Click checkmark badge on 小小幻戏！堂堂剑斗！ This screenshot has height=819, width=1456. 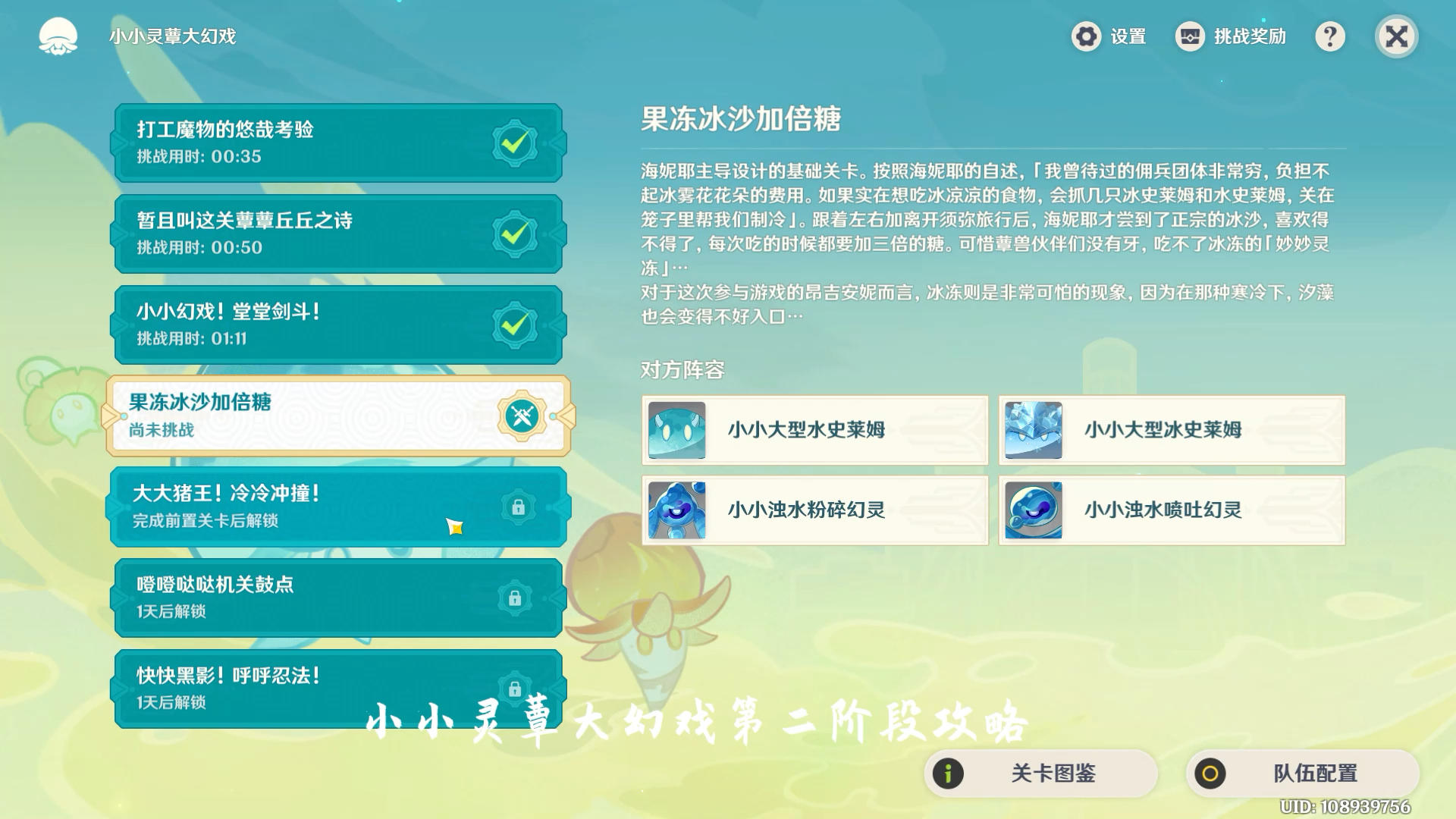[514, 325]
